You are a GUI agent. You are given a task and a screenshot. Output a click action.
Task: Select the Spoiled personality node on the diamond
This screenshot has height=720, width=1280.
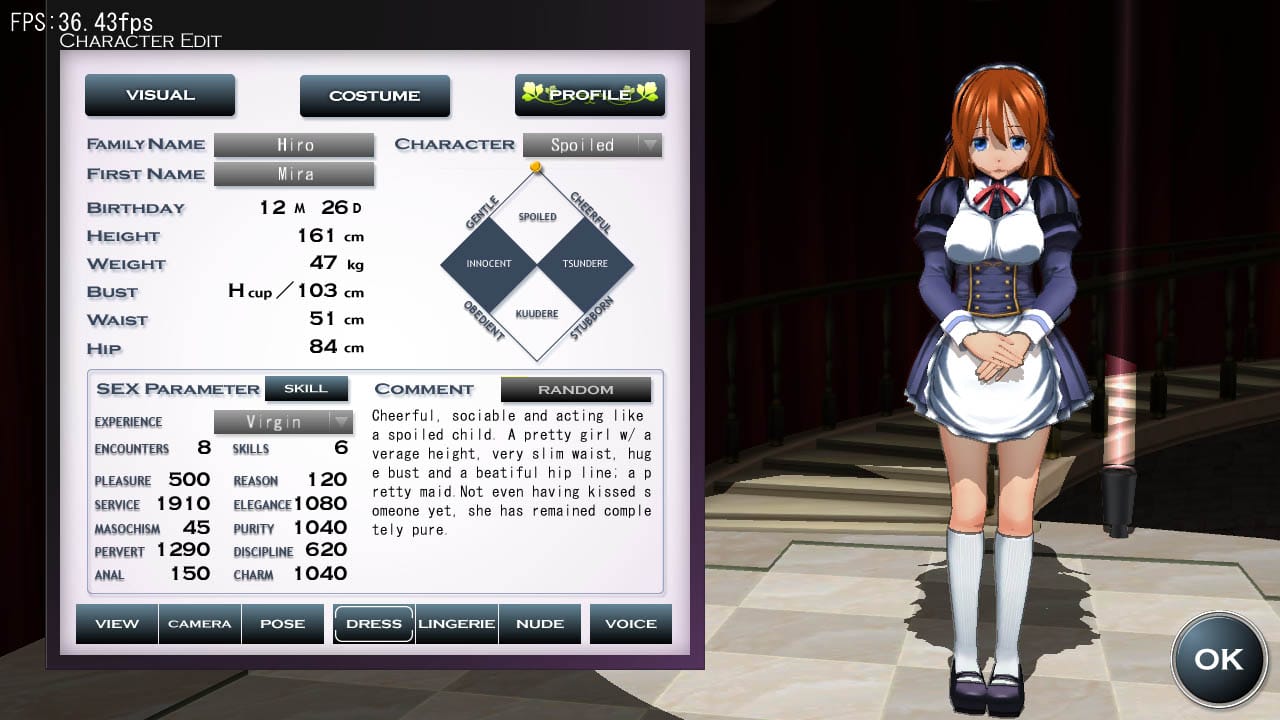537,215
